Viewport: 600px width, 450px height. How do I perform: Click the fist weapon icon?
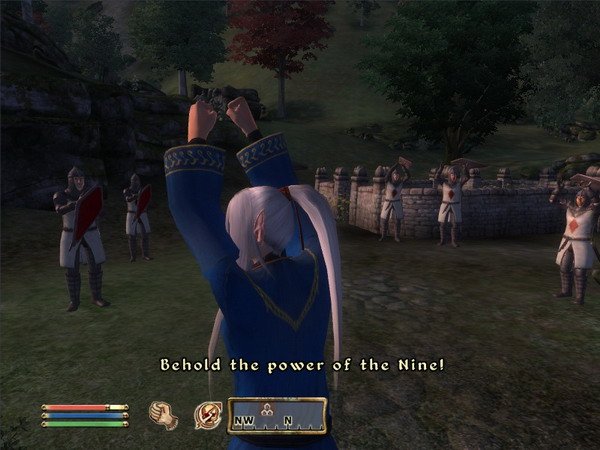(163, 413)
